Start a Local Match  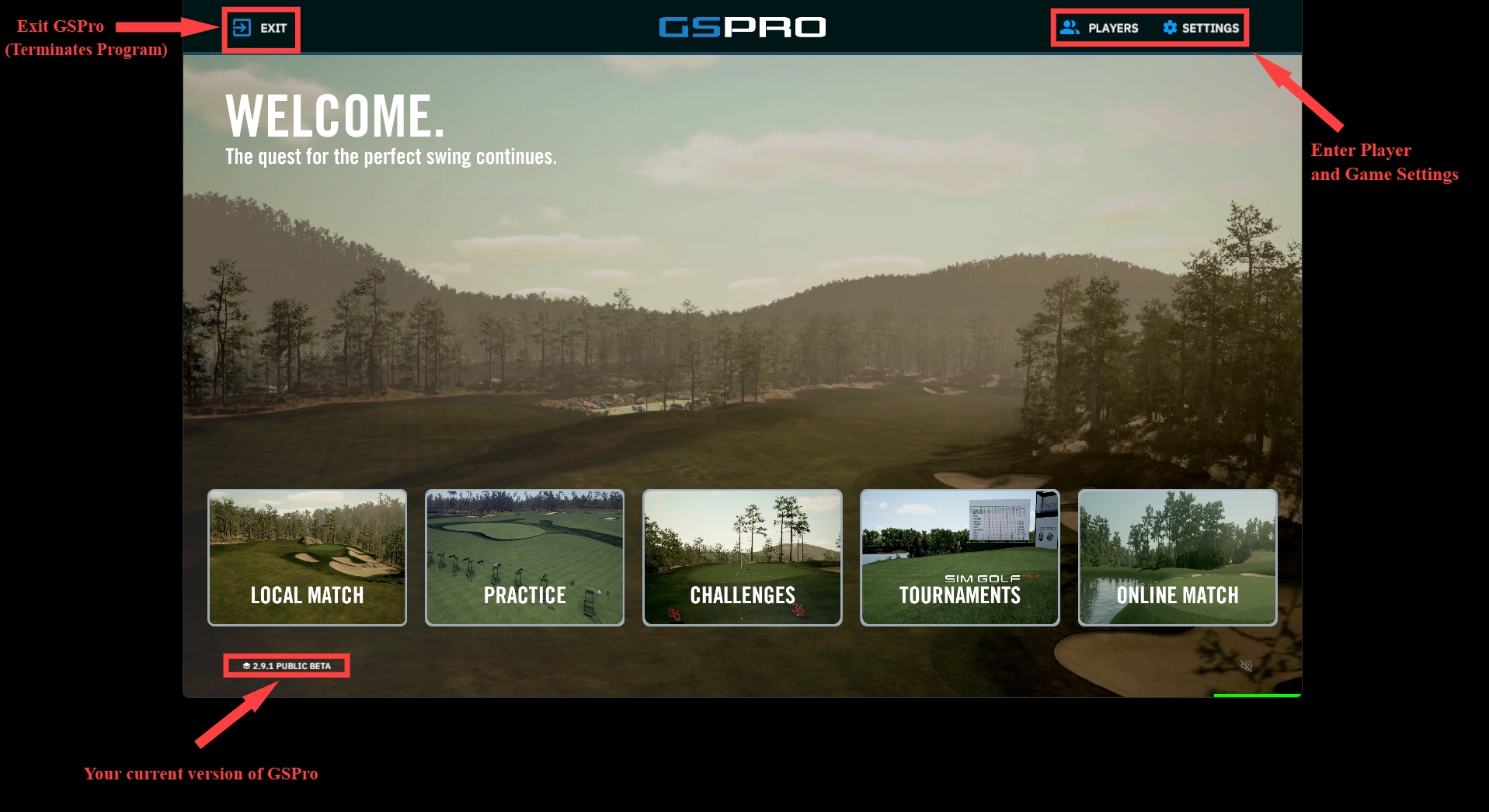(x=307, y=557)
